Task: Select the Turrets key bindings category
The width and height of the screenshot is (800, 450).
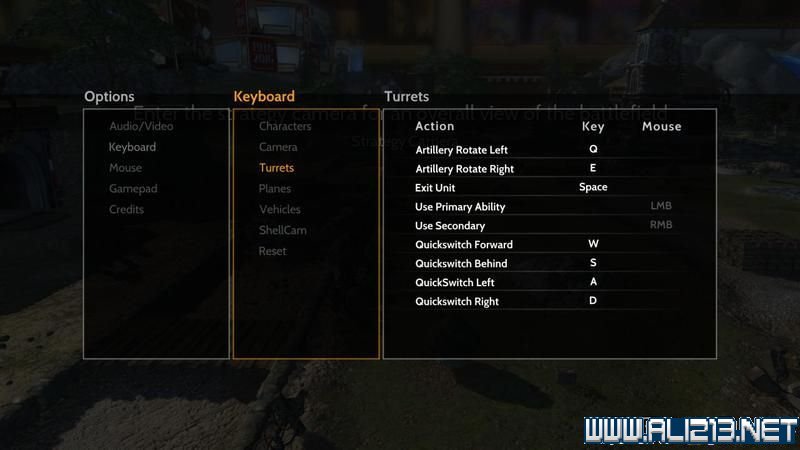Action: pos(276,168)
